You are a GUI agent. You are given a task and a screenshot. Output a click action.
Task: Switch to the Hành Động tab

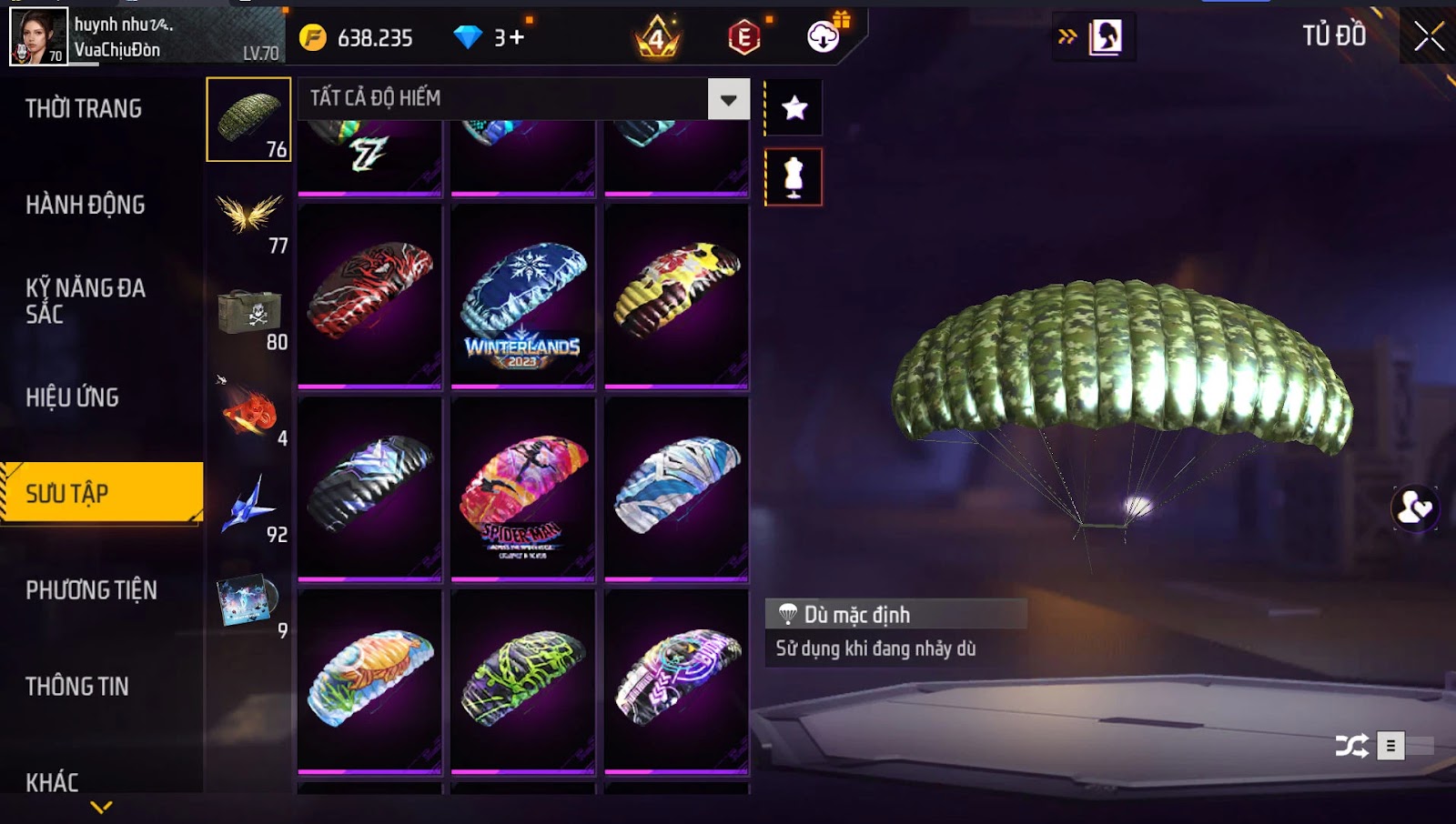click(x=86, y=205)
